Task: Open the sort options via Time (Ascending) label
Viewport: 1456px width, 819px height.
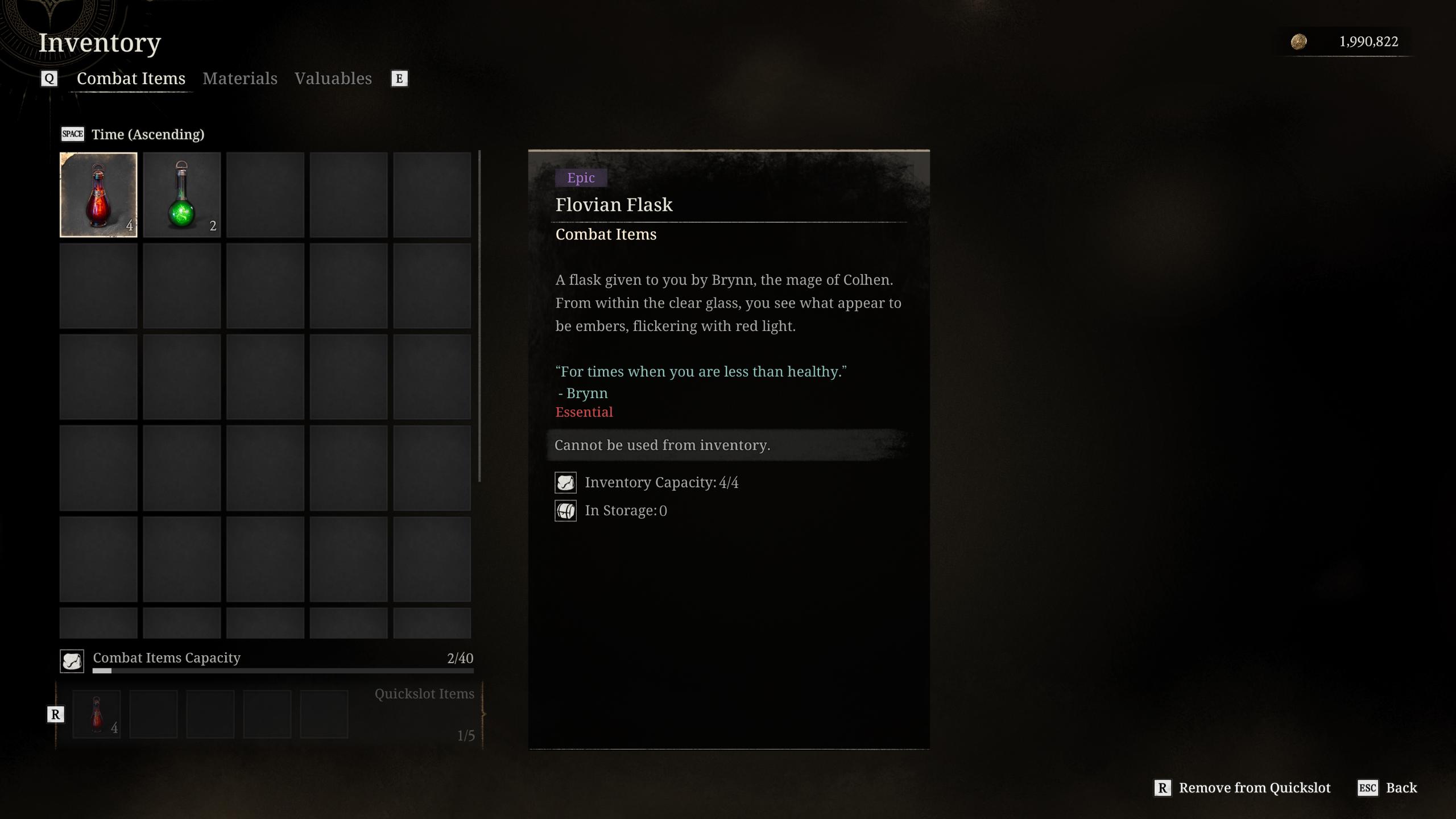Action: click(x=148, y=134)
